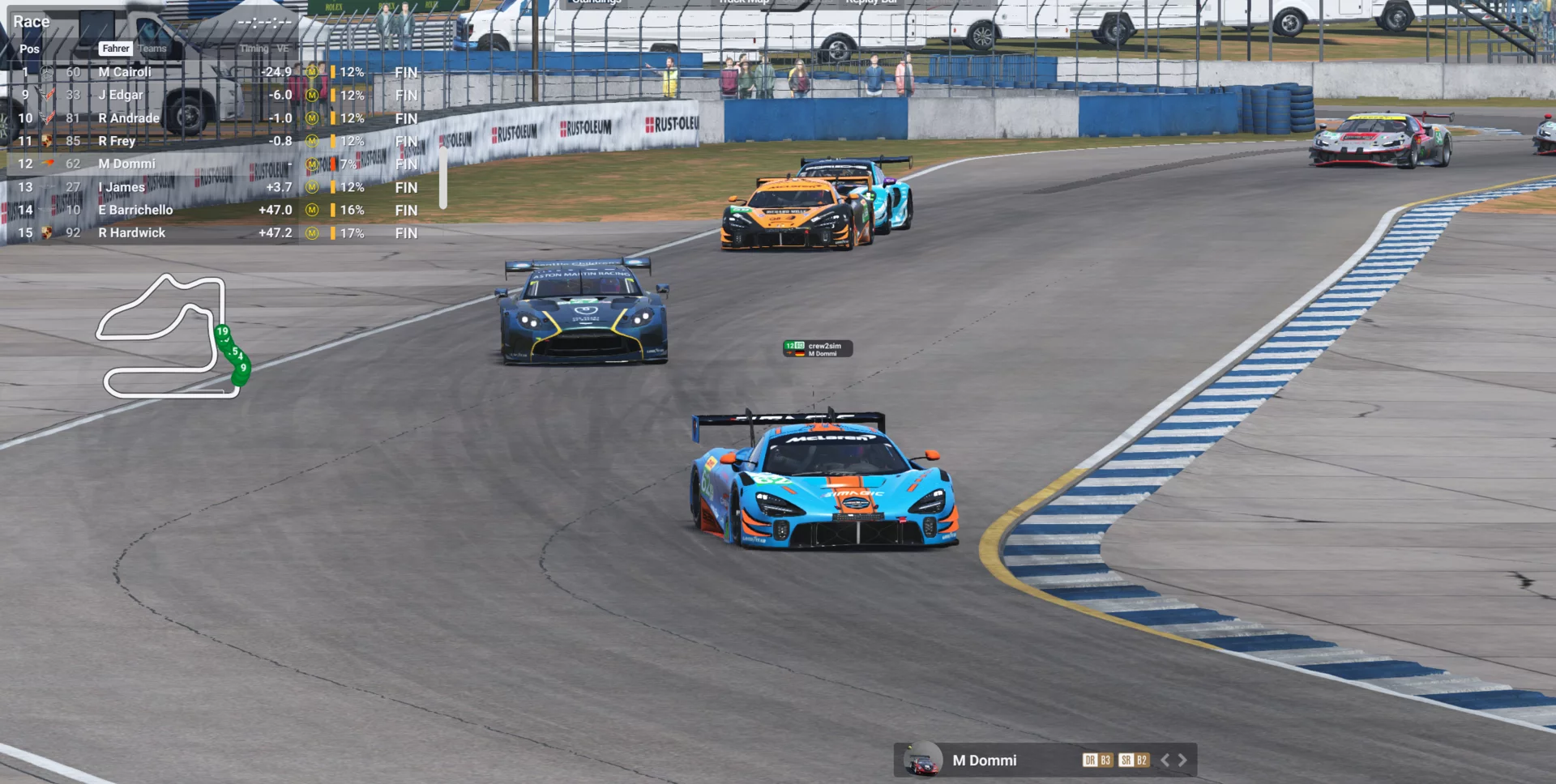Screen dimensions: 1556x784
Task: Select E Barrichello's standings row
Action: [x=135, y=210]
